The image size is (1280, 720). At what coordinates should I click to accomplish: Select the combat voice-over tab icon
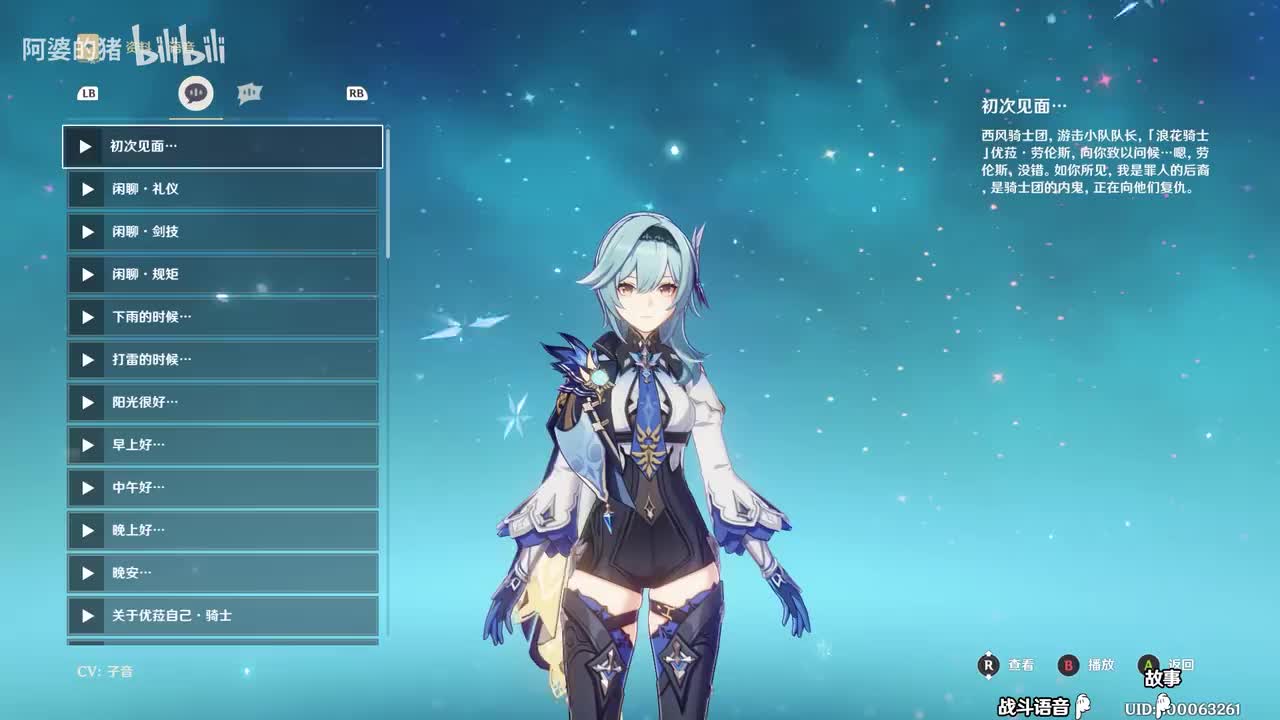tap(250, 93)
